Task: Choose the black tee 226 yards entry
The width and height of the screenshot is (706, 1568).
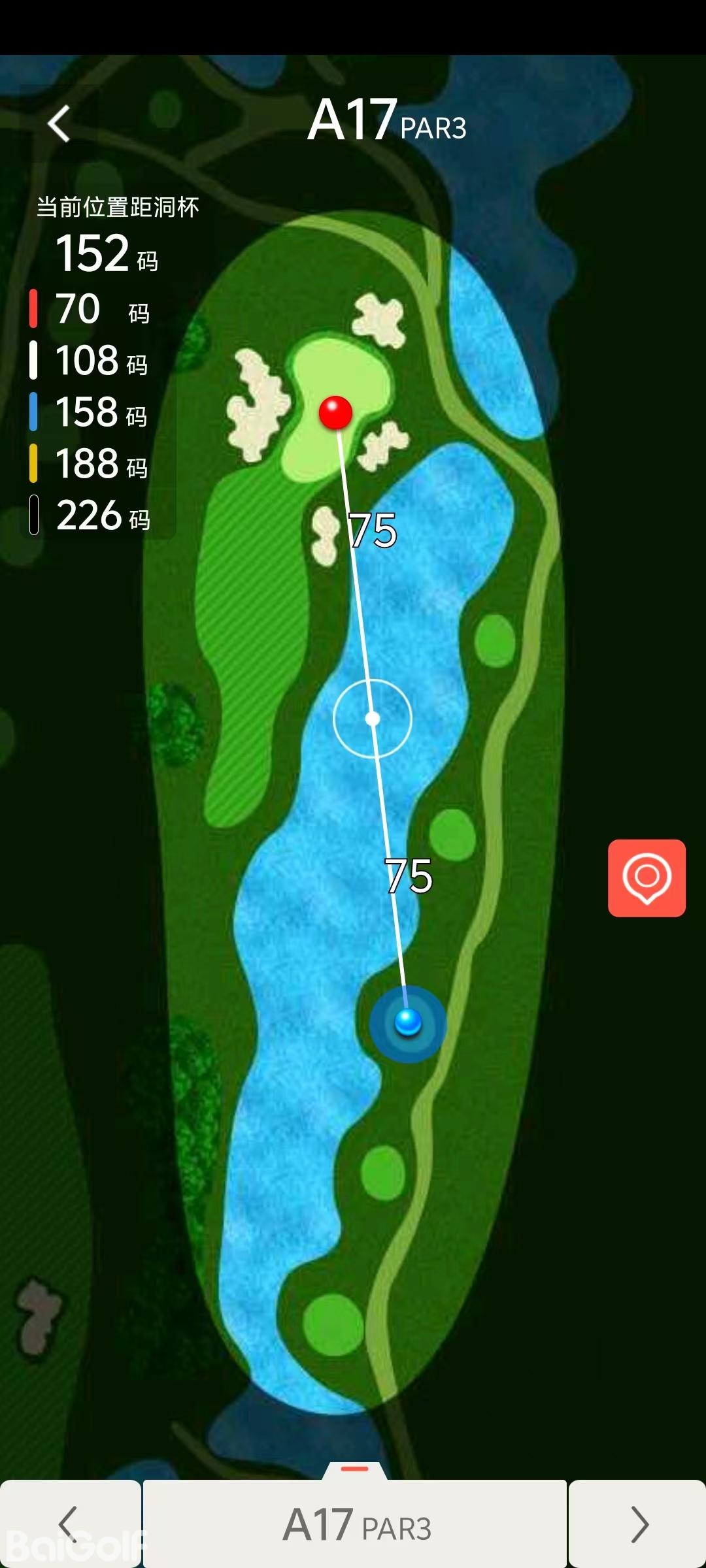Action: [92, 515]
